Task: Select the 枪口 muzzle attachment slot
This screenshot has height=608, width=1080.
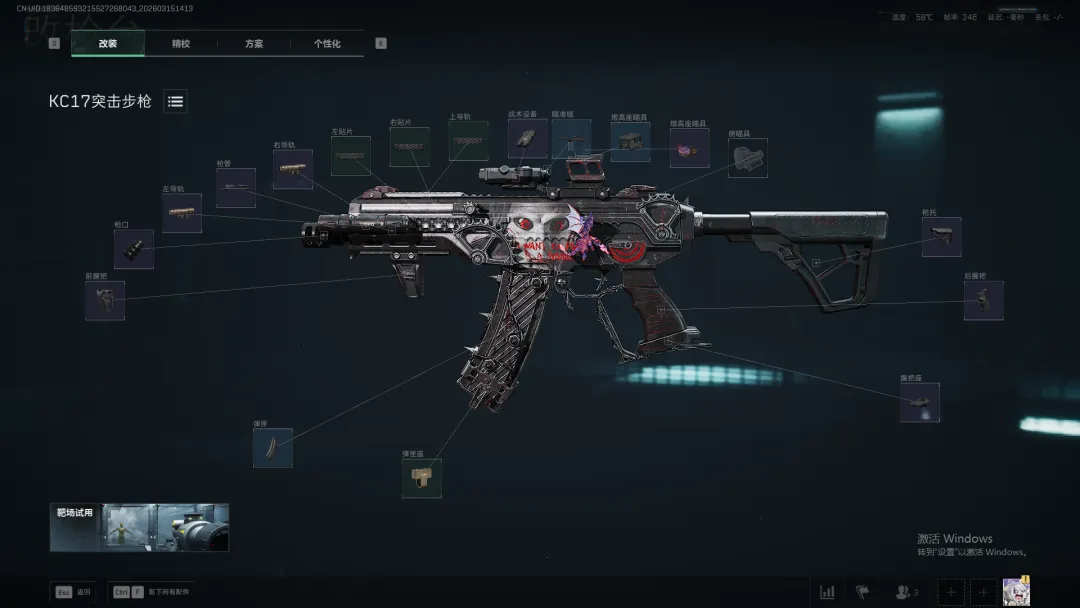Action: (133, 249)
